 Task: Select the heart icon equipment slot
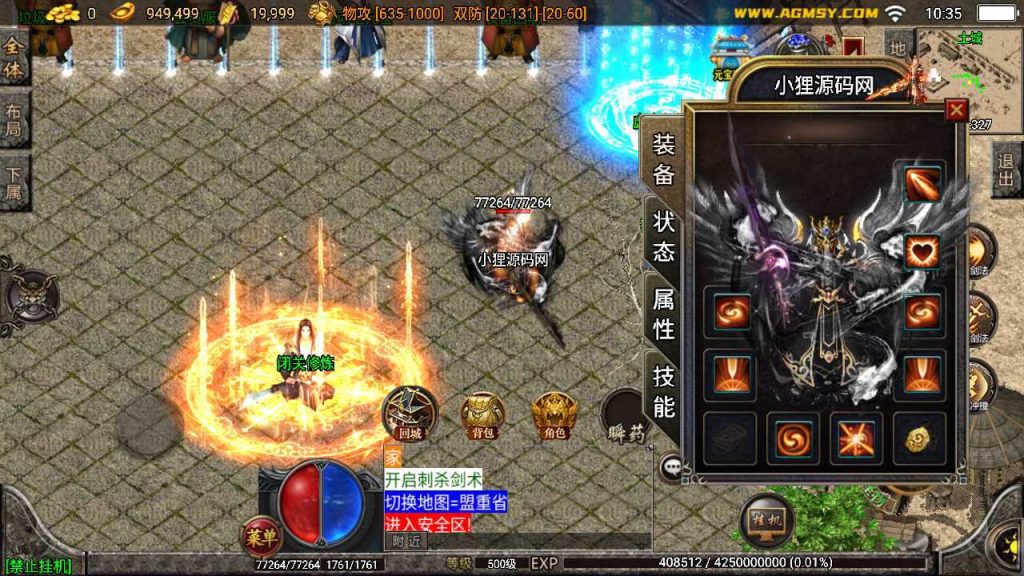(x=922, y=250)
